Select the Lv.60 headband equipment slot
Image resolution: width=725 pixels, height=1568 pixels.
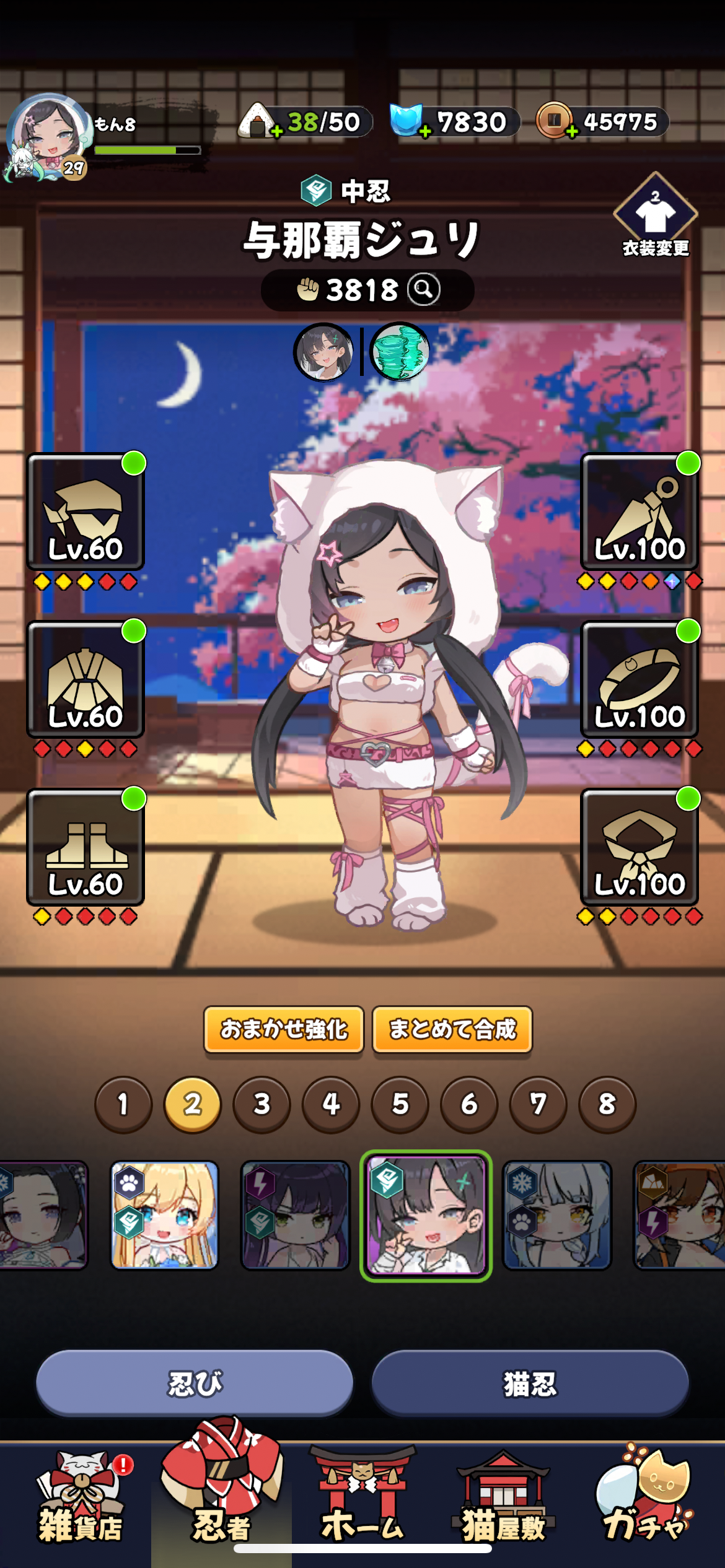click(86, 513)
